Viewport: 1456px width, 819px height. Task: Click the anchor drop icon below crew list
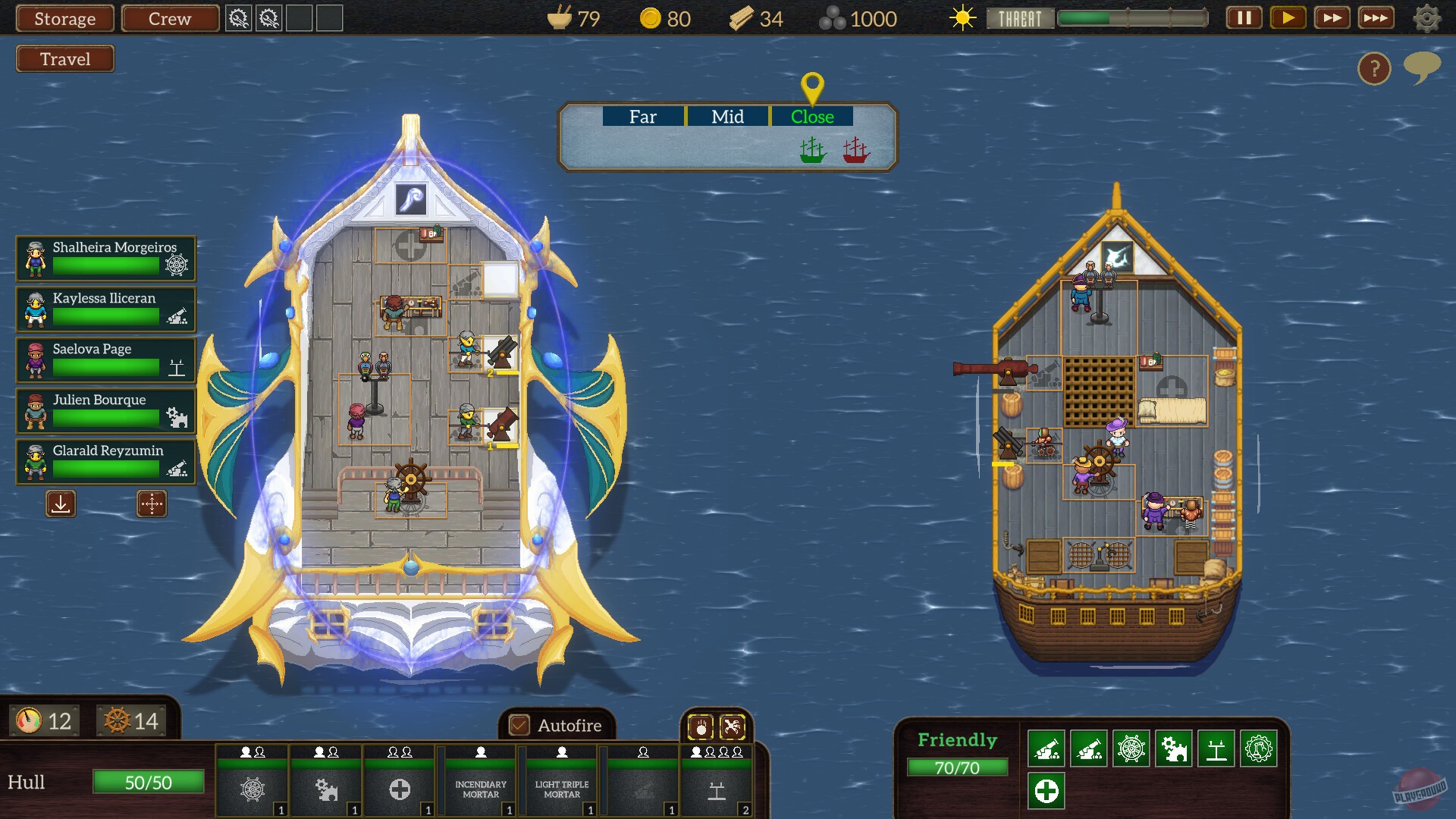(61, 503)
